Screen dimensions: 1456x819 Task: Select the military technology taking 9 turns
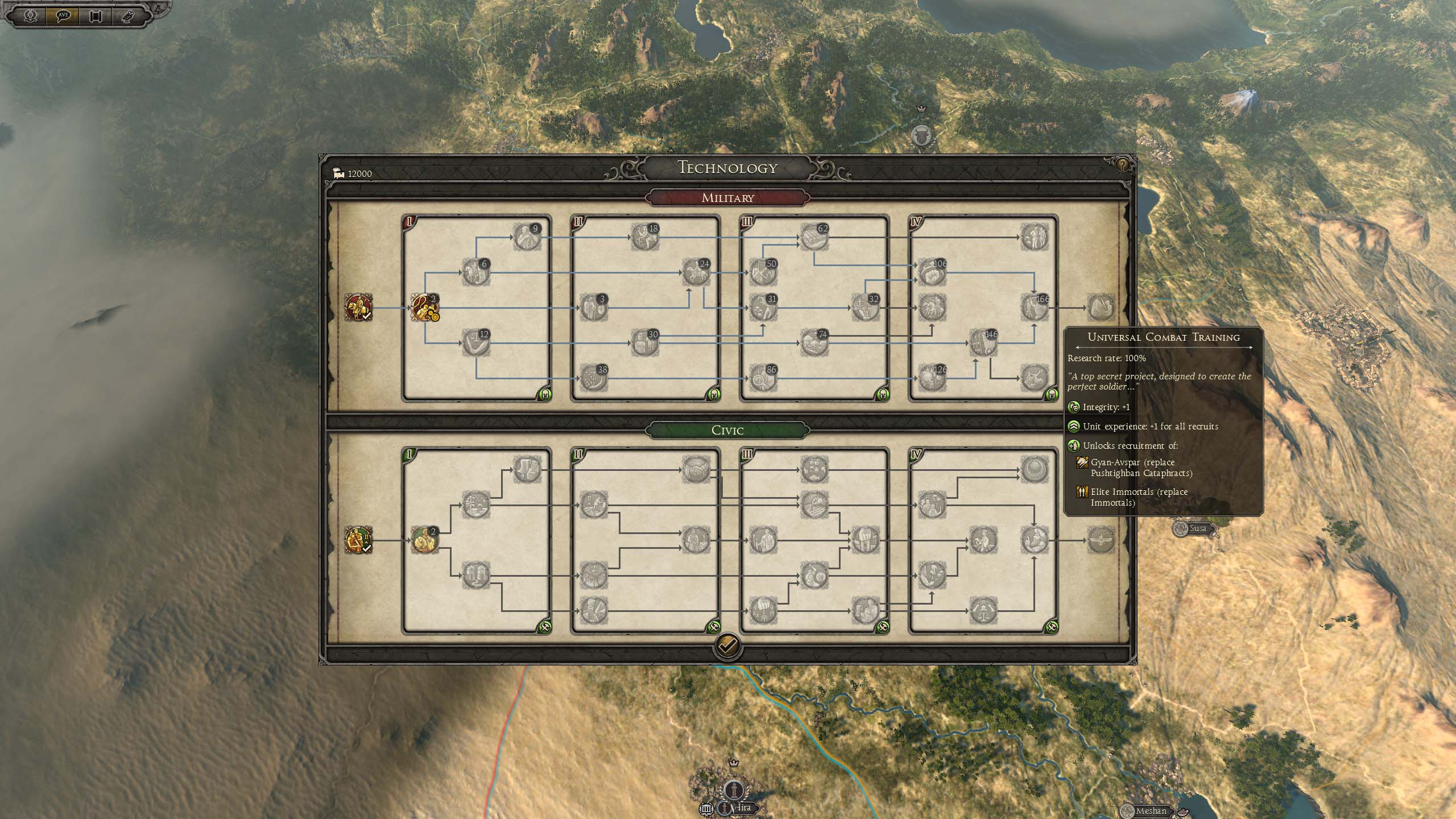point(527,236)
